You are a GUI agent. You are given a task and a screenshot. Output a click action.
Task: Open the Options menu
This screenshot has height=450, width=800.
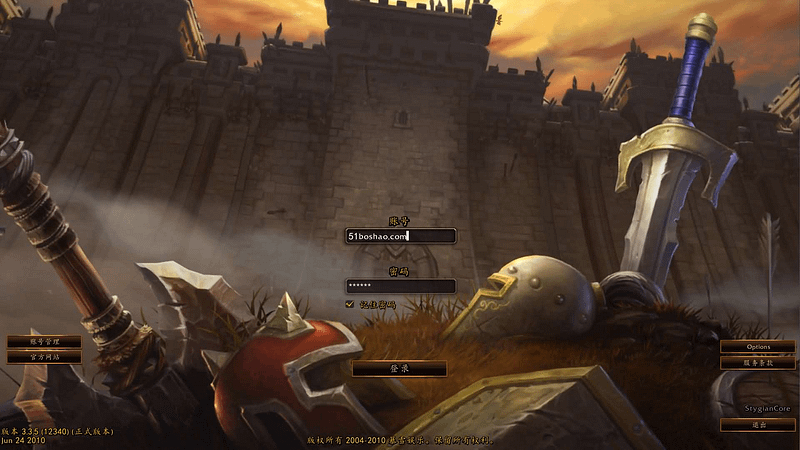click(757, 346)
